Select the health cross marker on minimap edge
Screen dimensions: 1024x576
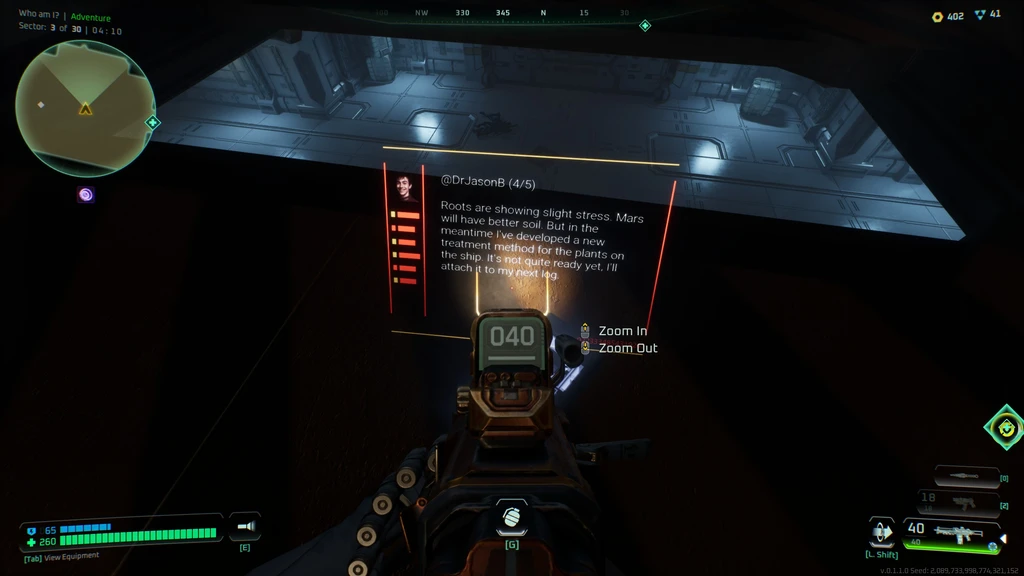pos(153,123)
